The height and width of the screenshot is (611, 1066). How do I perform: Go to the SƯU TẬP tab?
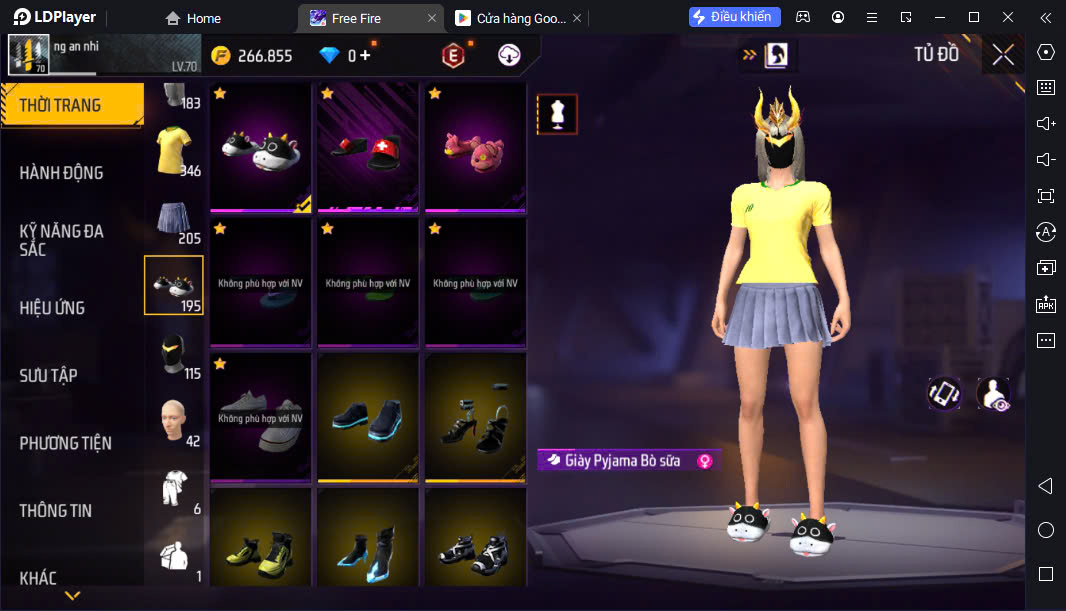[49, 375]
